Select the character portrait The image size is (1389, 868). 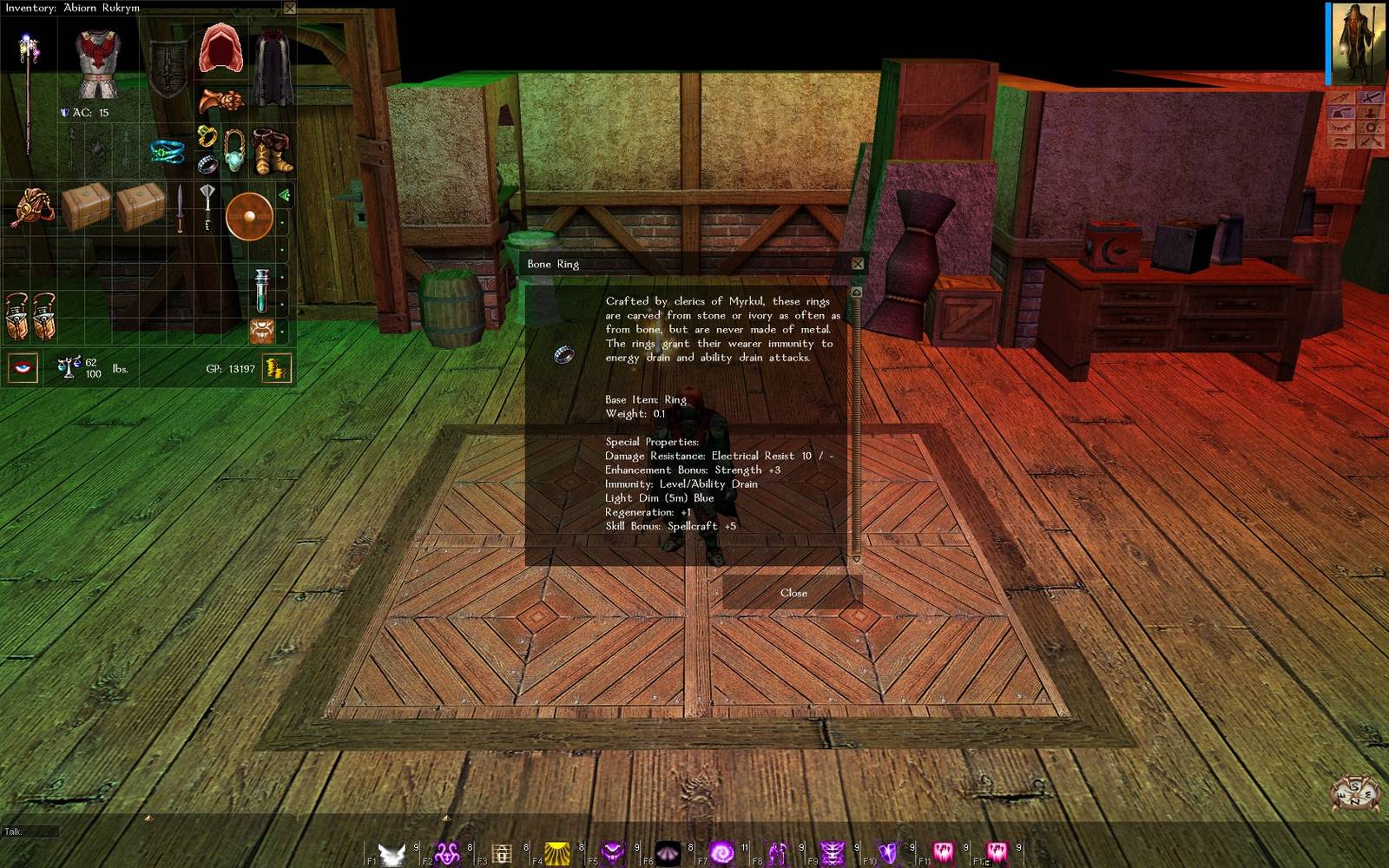[x=1358, y=43]
